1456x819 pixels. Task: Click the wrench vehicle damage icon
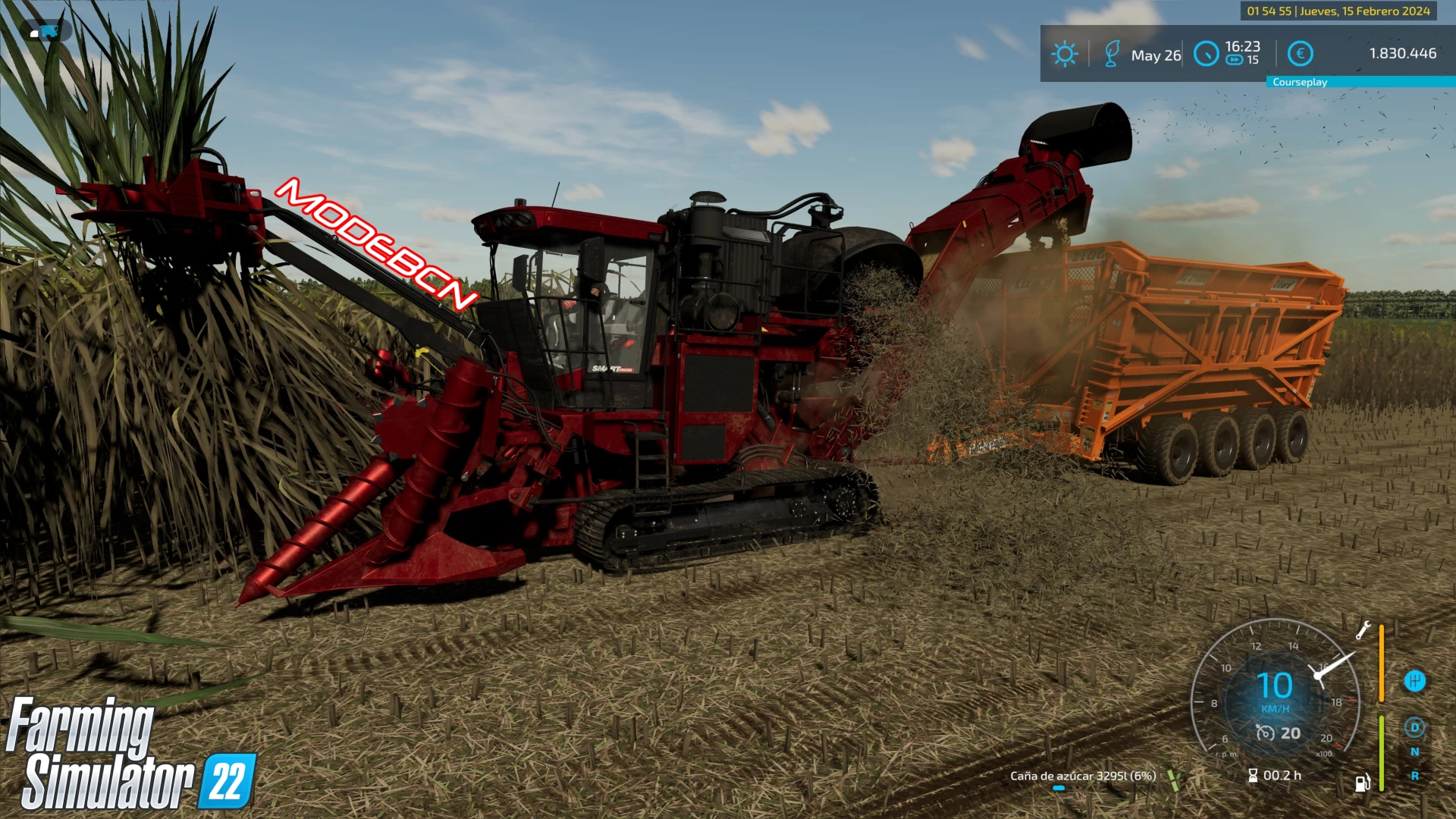[x=1363, y=630]
